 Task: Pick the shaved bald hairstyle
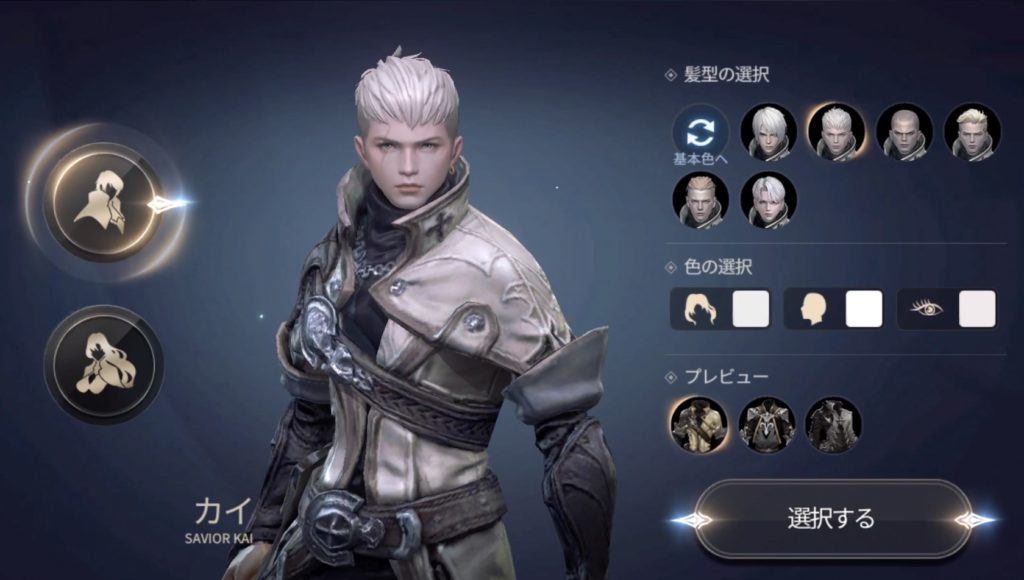coord(904,133)
